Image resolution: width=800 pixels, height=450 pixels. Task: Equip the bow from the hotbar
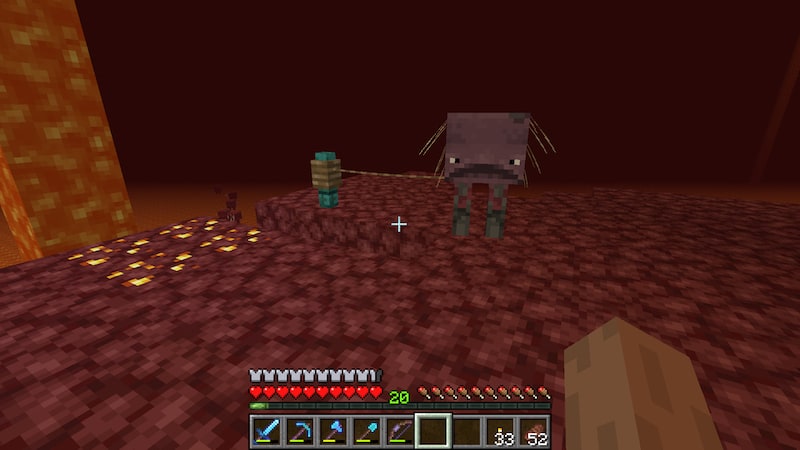pyautogui.click(x=399, y=431)
